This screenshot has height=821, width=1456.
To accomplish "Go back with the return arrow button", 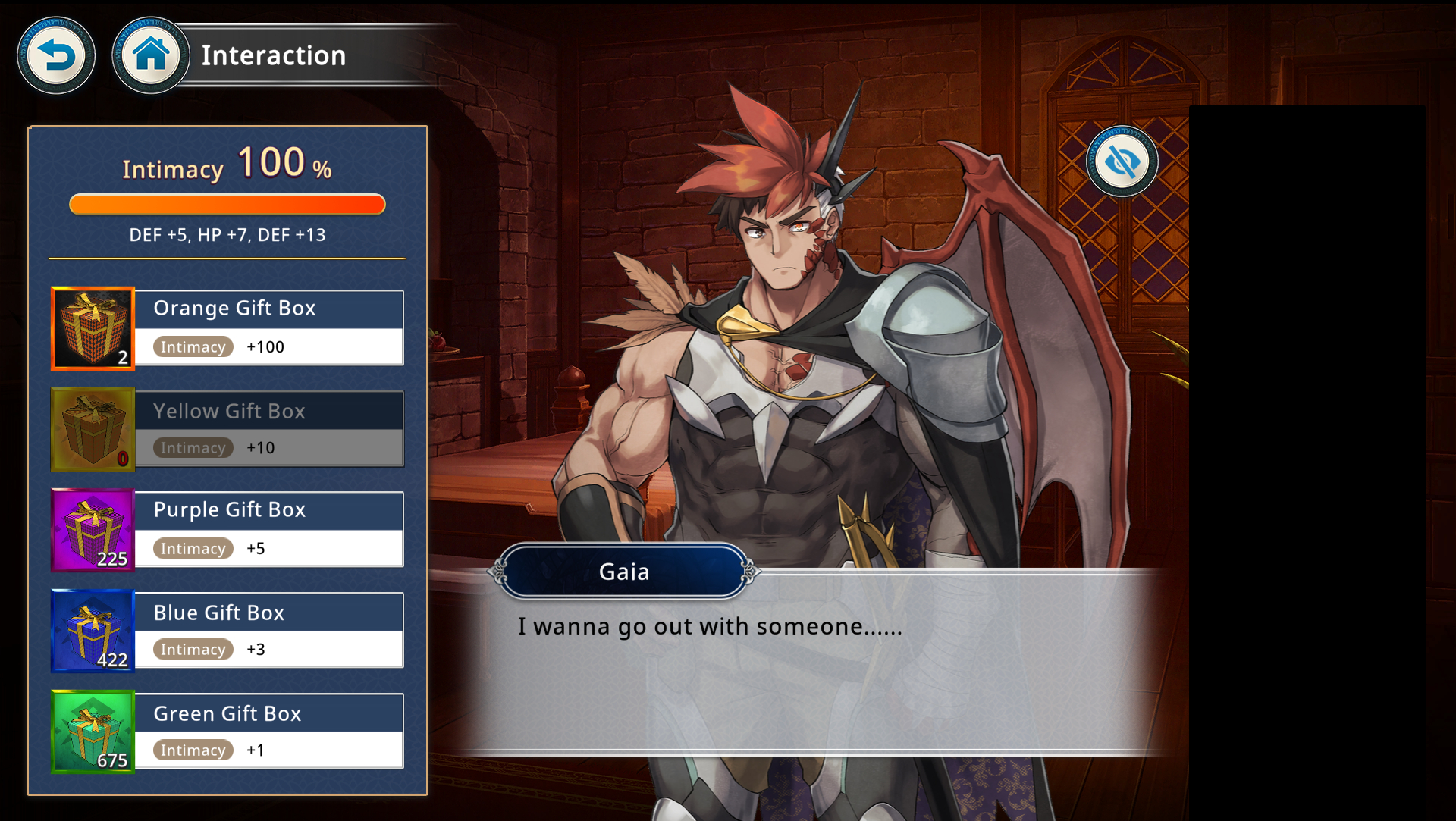I will point(56,55).
